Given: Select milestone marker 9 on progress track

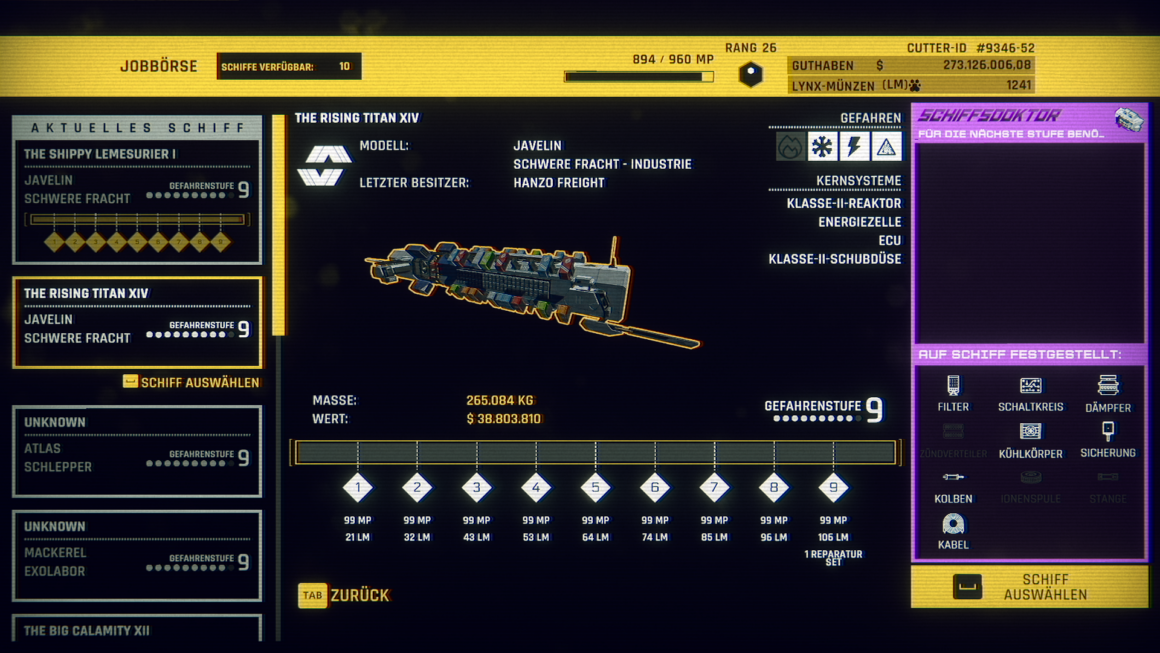Looking at the screenshot, I should point(833,488).
